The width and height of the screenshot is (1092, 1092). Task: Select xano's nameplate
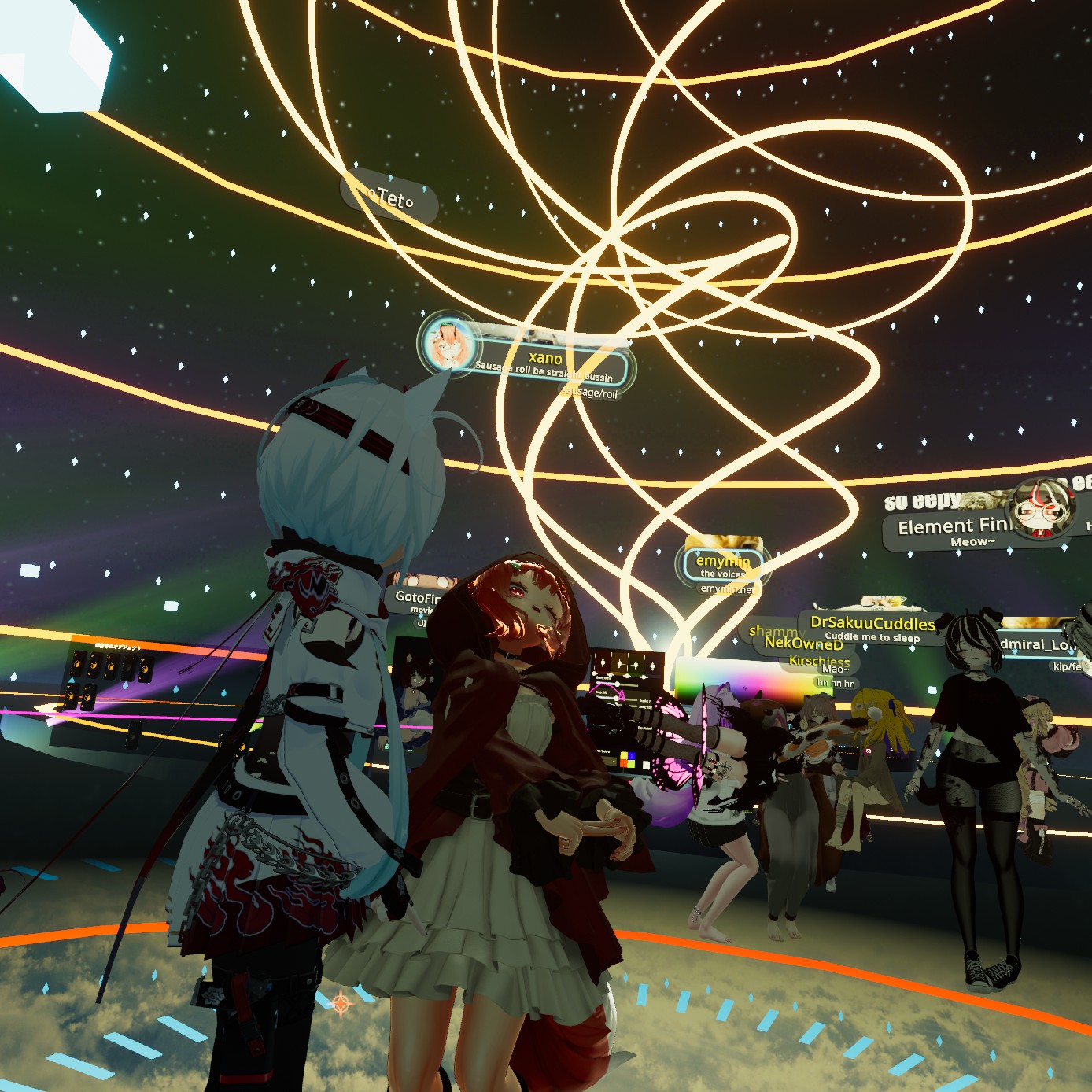coord(545,360)
